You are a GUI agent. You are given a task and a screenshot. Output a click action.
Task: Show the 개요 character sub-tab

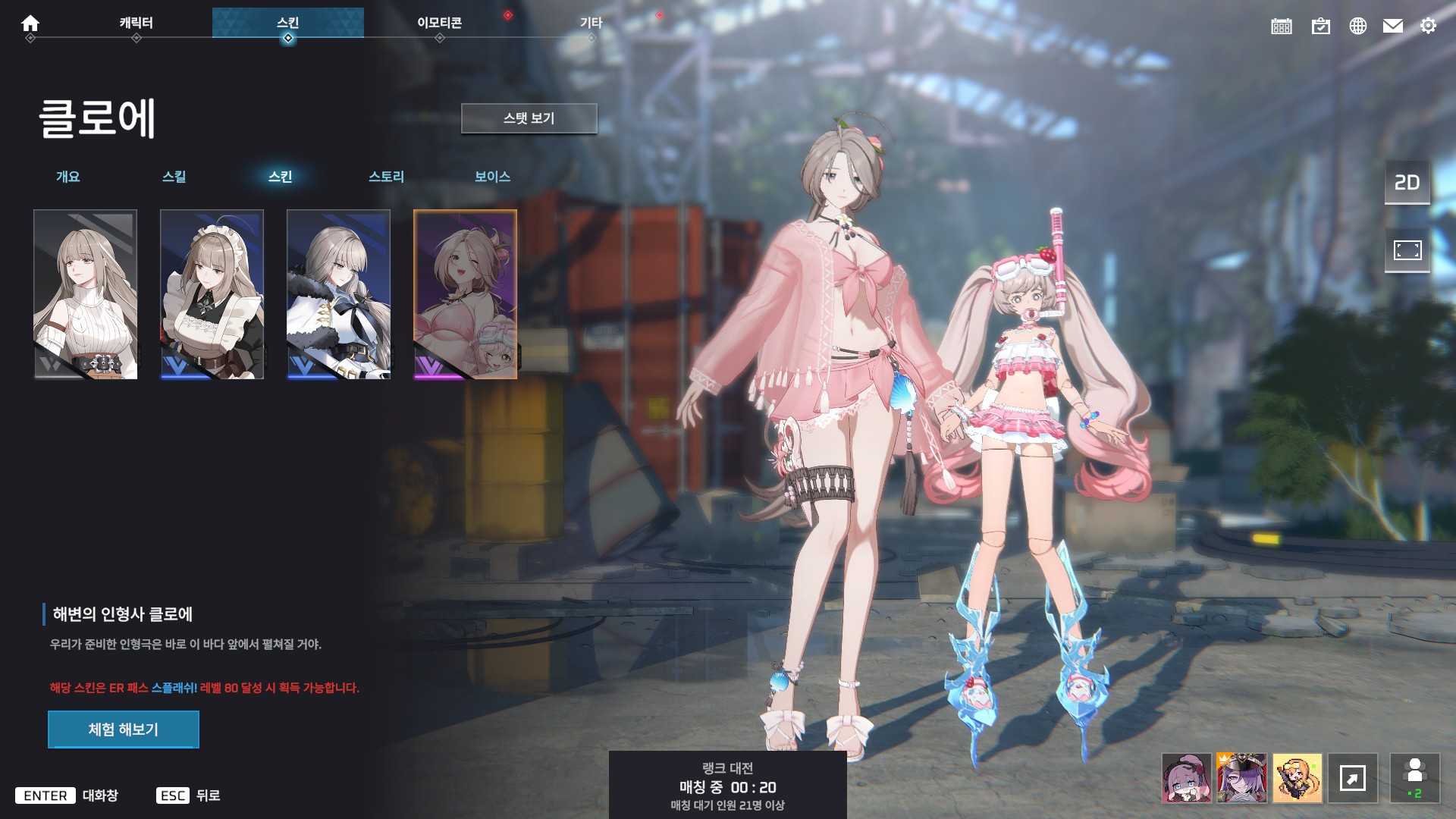pyautogui.click(x=68, y=177)
